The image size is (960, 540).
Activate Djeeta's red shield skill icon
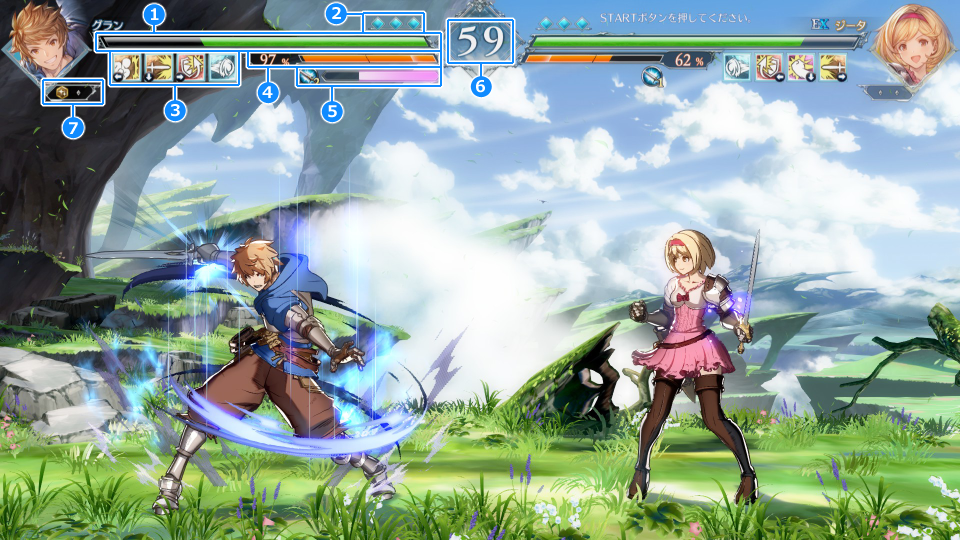click(x=769, y=67)
